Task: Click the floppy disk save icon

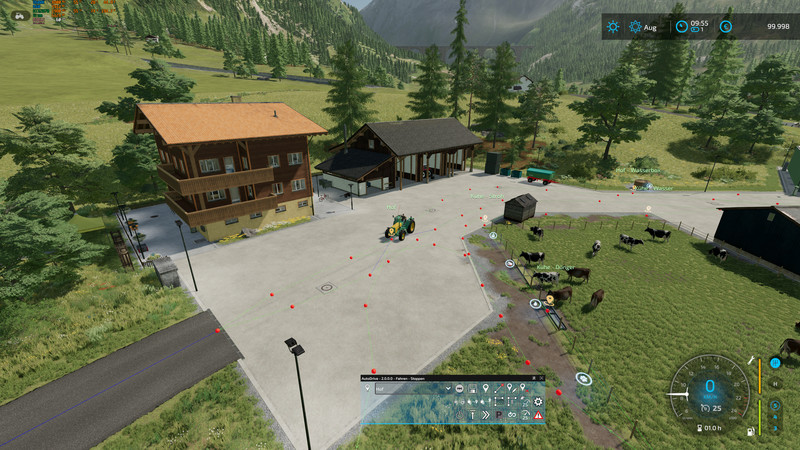Action: click(473, 388)
